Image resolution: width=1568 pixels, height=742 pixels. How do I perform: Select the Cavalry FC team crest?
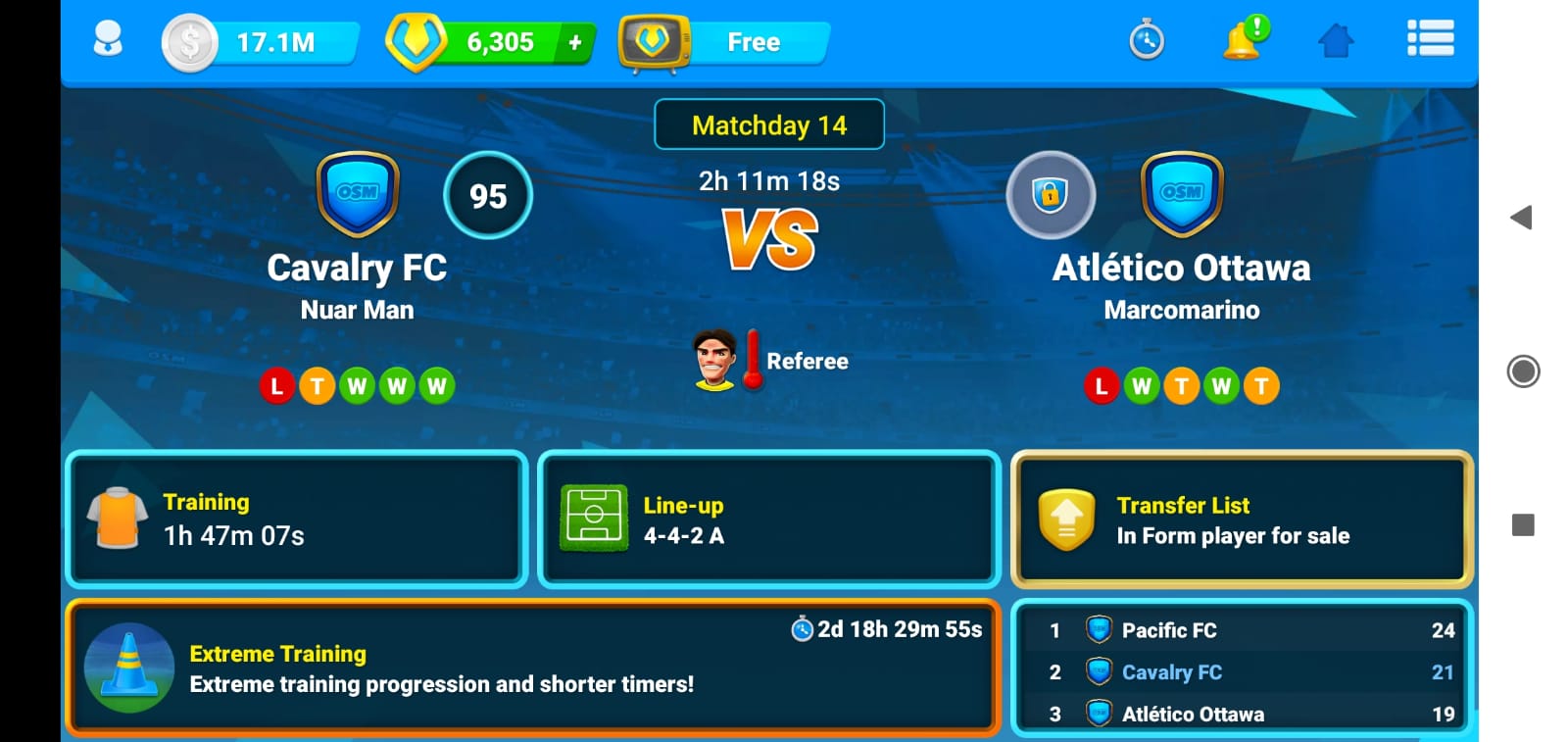[x=358, y=194]
